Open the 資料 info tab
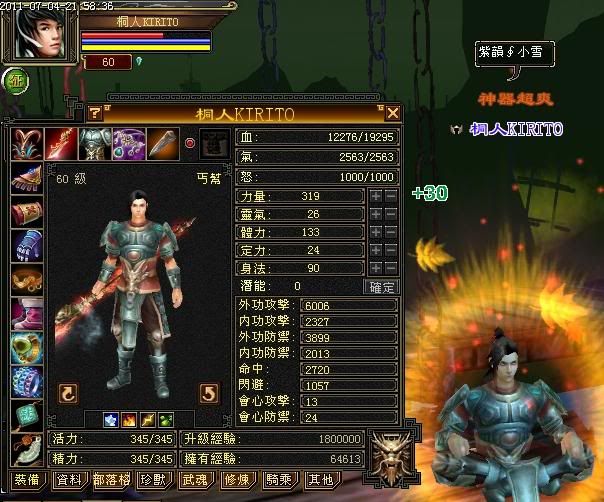The height and width of the screenshot is (502, 604). point(69,480)
